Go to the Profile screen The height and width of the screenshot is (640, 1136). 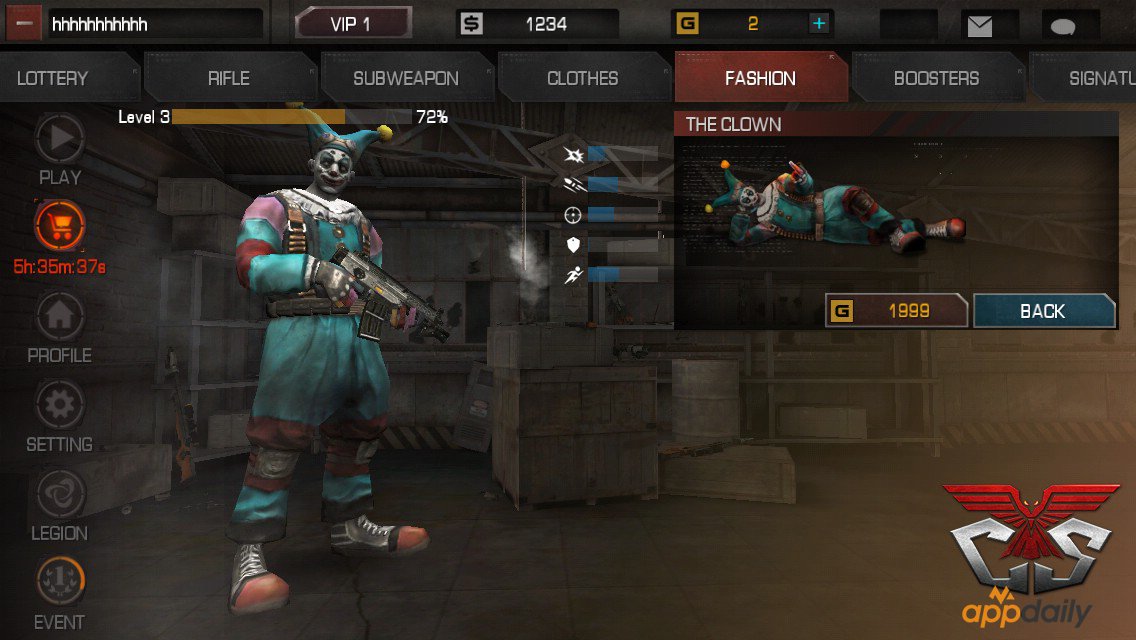60,318
